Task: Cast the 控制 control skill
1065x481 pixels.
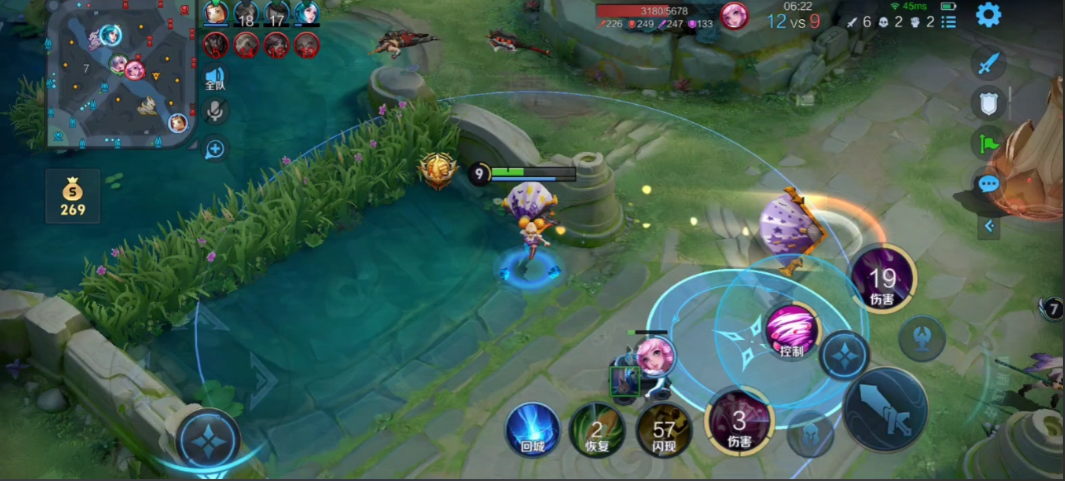Action: pyautogui.click(x=792, y=332)
